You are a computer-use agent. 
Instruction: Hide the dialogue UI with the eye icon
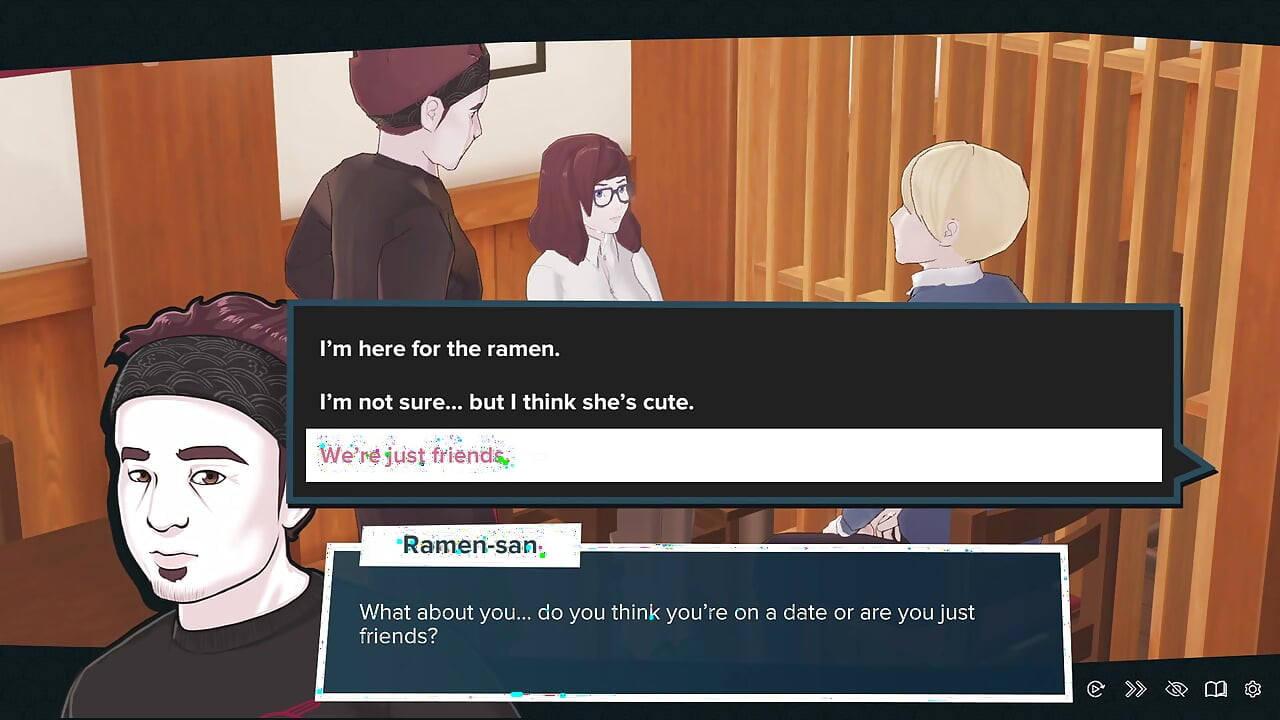click(x=1176, y=689)
